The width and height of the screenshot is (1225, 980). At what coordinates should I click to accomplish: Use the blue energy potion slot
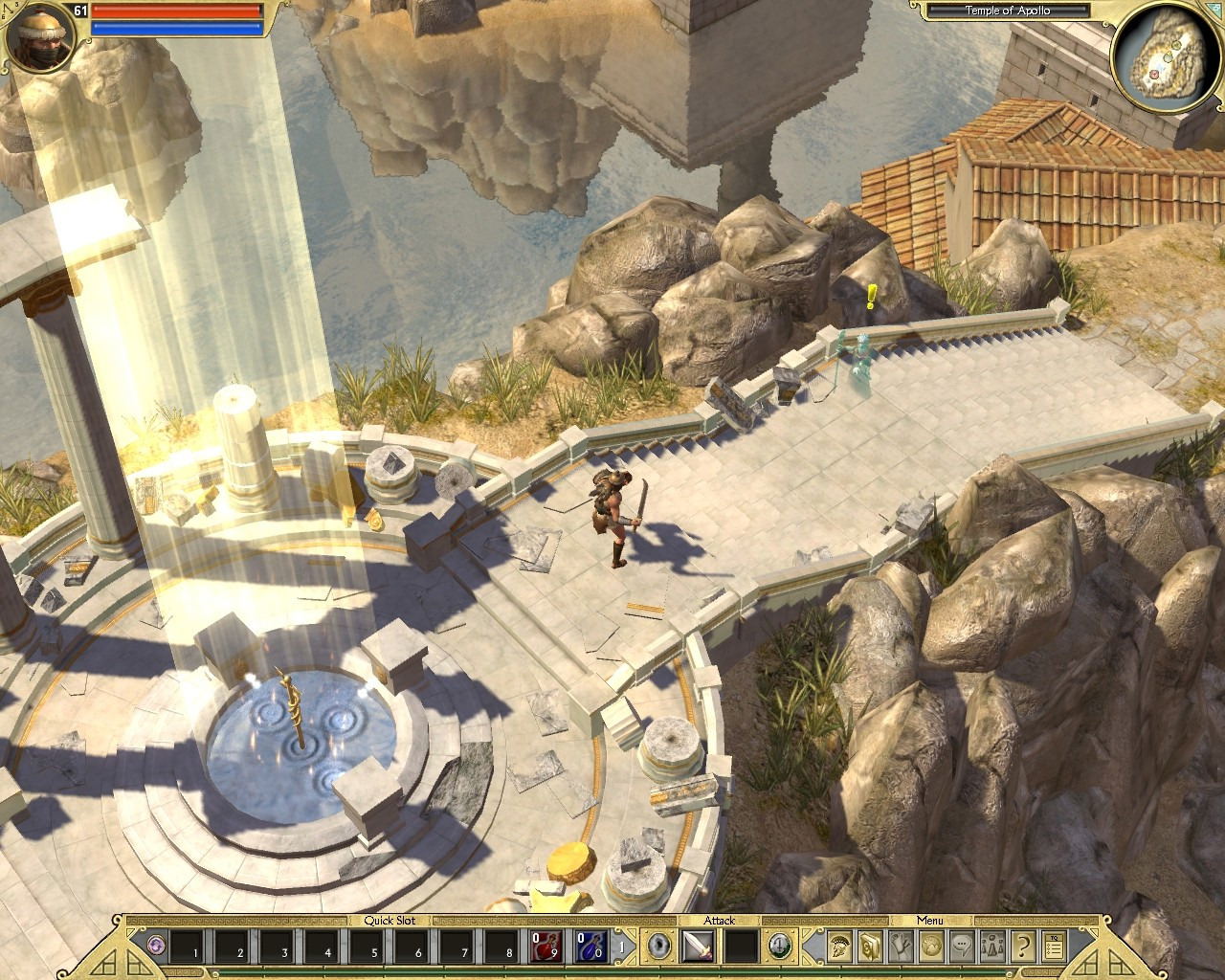590,947
